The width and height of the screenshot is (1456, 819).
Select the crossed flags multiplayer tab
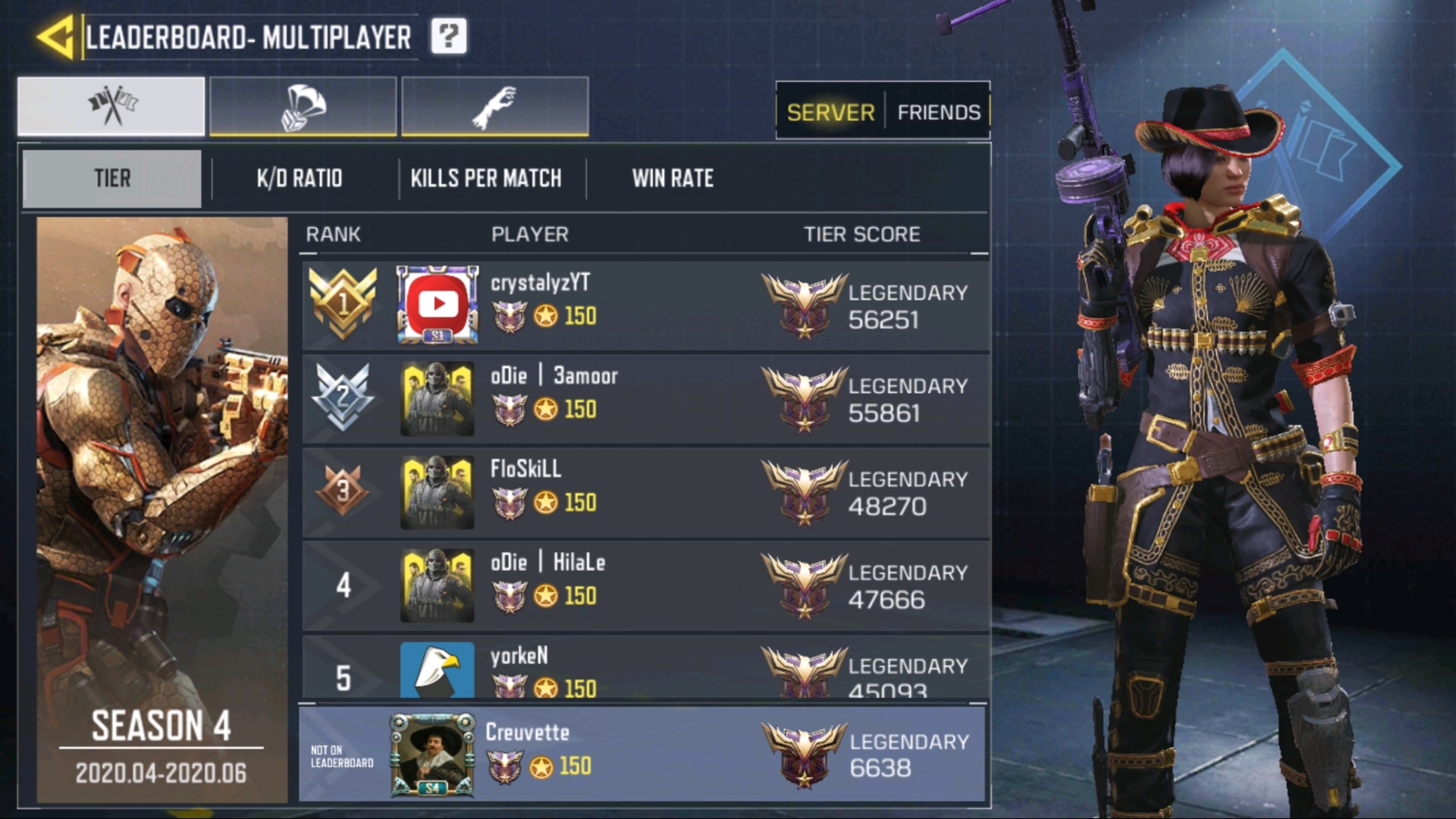[111, 106]
